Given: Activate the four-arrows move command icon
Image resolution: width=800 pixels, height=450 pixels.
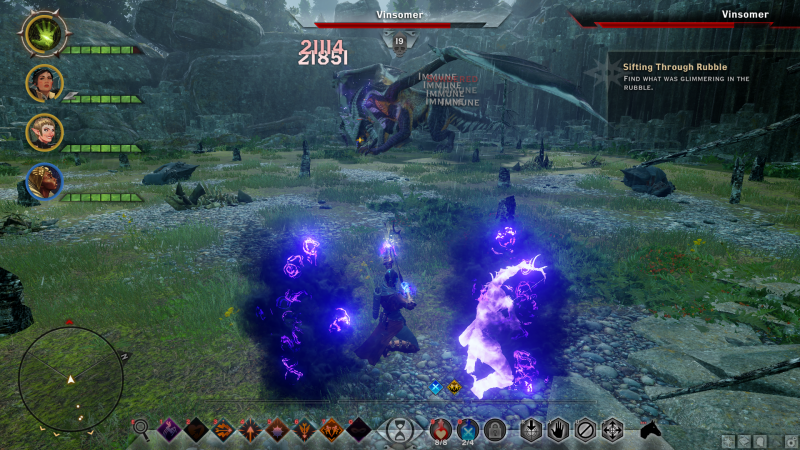Looking at the screenshot, I should coord(612,430).
